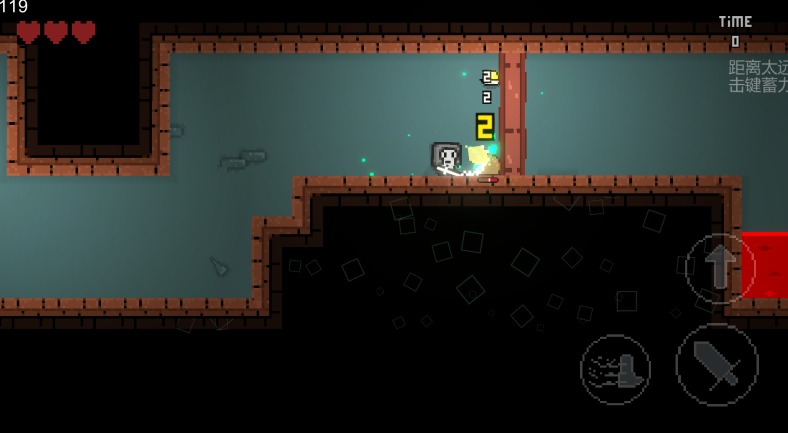
Task: Activate the dash boot button
Action: [615, 369]
